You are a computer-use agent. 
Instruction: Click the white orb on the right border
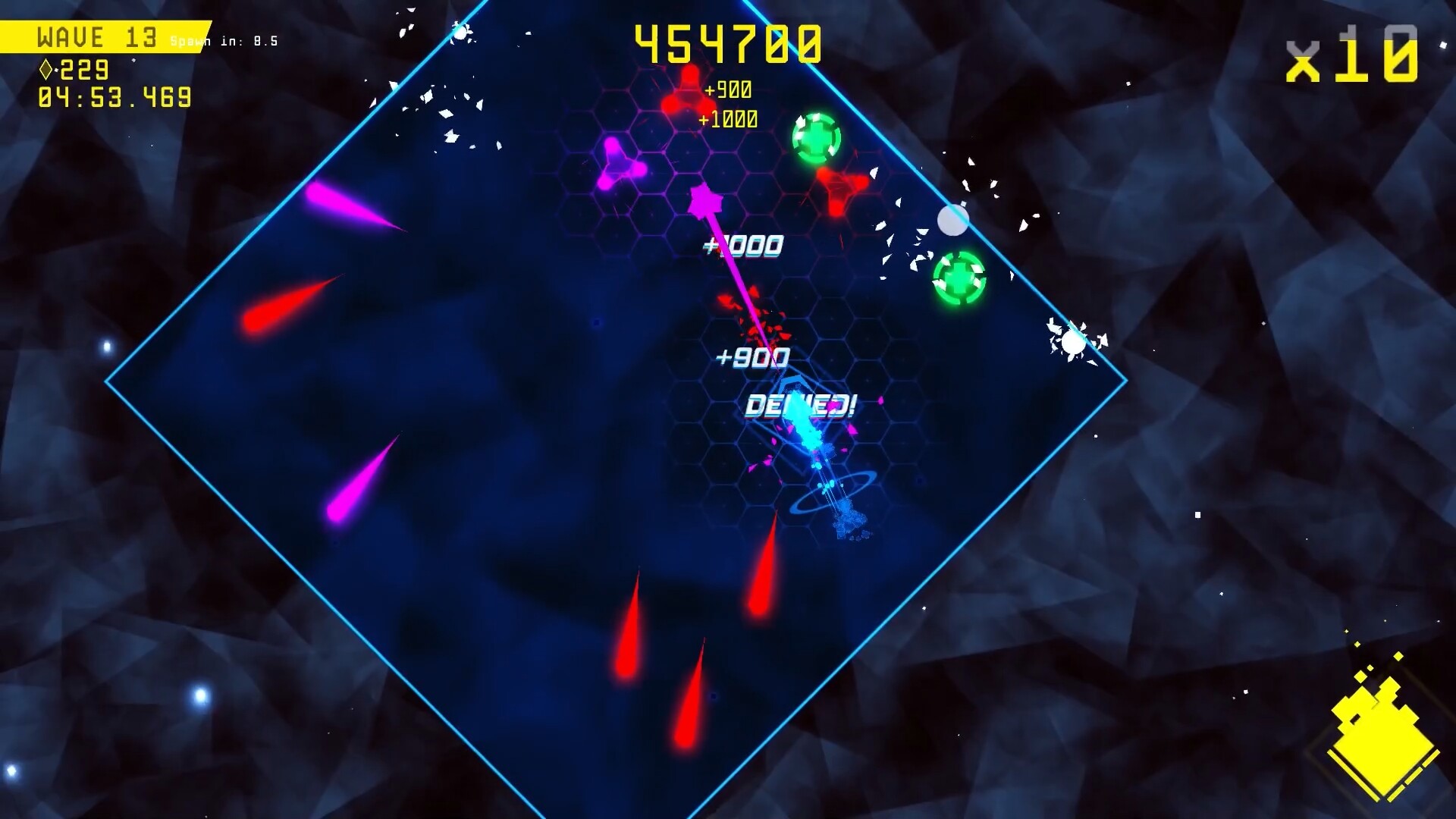[x=953, y=220]
